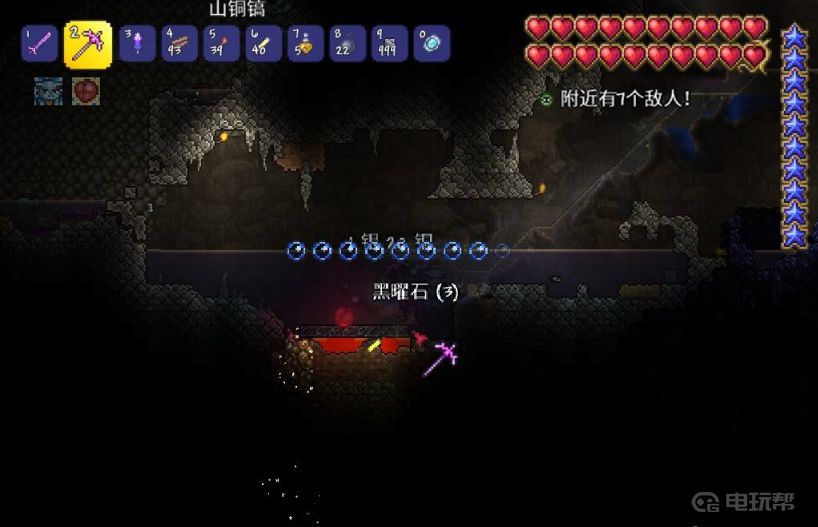This screenshot has width=818, height=527.
Task: Select the magic mirror in slot 0
Action: 432,43
